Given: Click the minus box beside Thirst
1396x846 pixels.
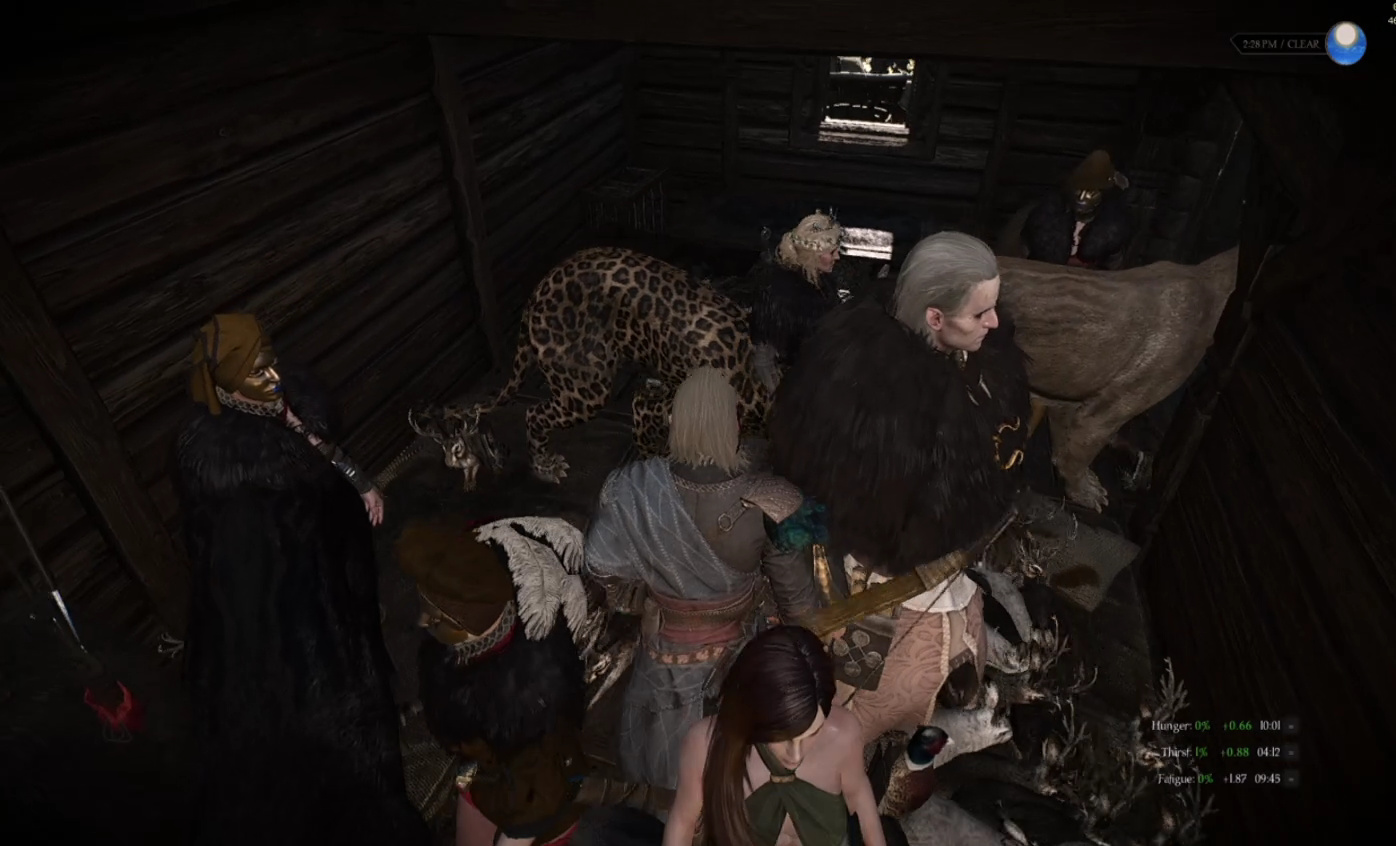Looking at the screenshot, I should [x=1292, y=752].
